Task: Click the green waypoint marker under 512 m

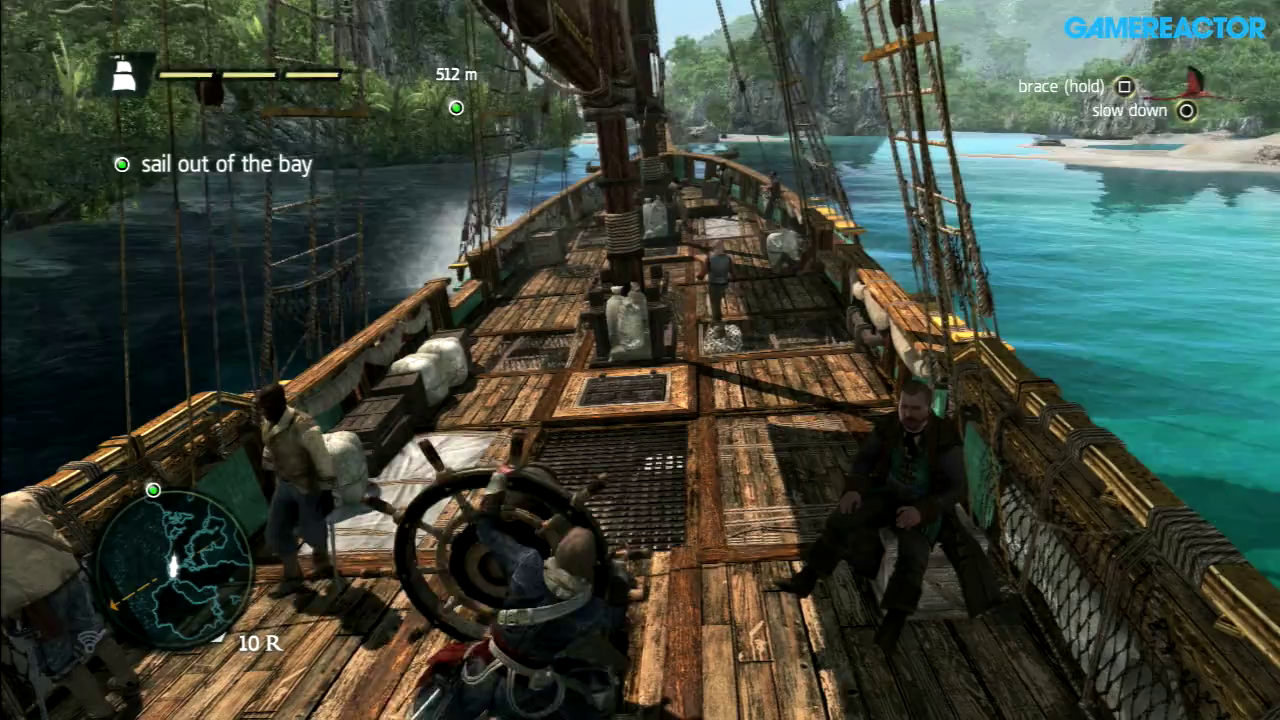Action: [456, 108]
